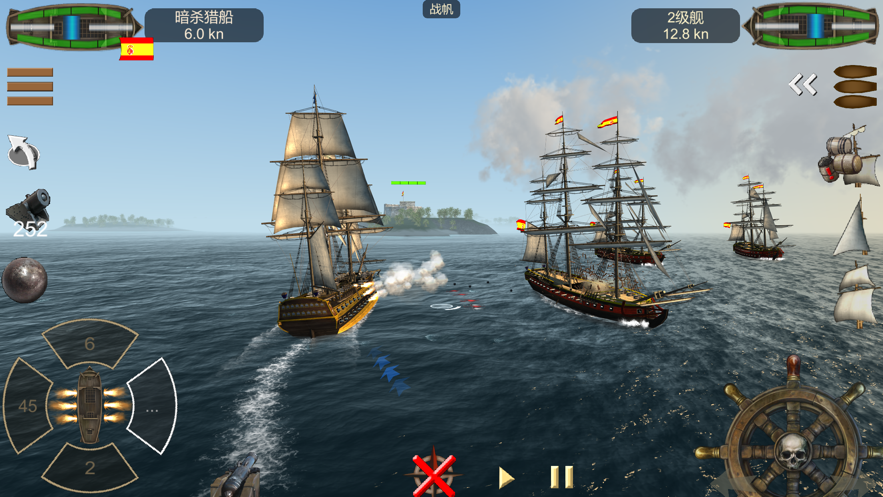Fire the port broadside labeled 45

click(29, 406)
